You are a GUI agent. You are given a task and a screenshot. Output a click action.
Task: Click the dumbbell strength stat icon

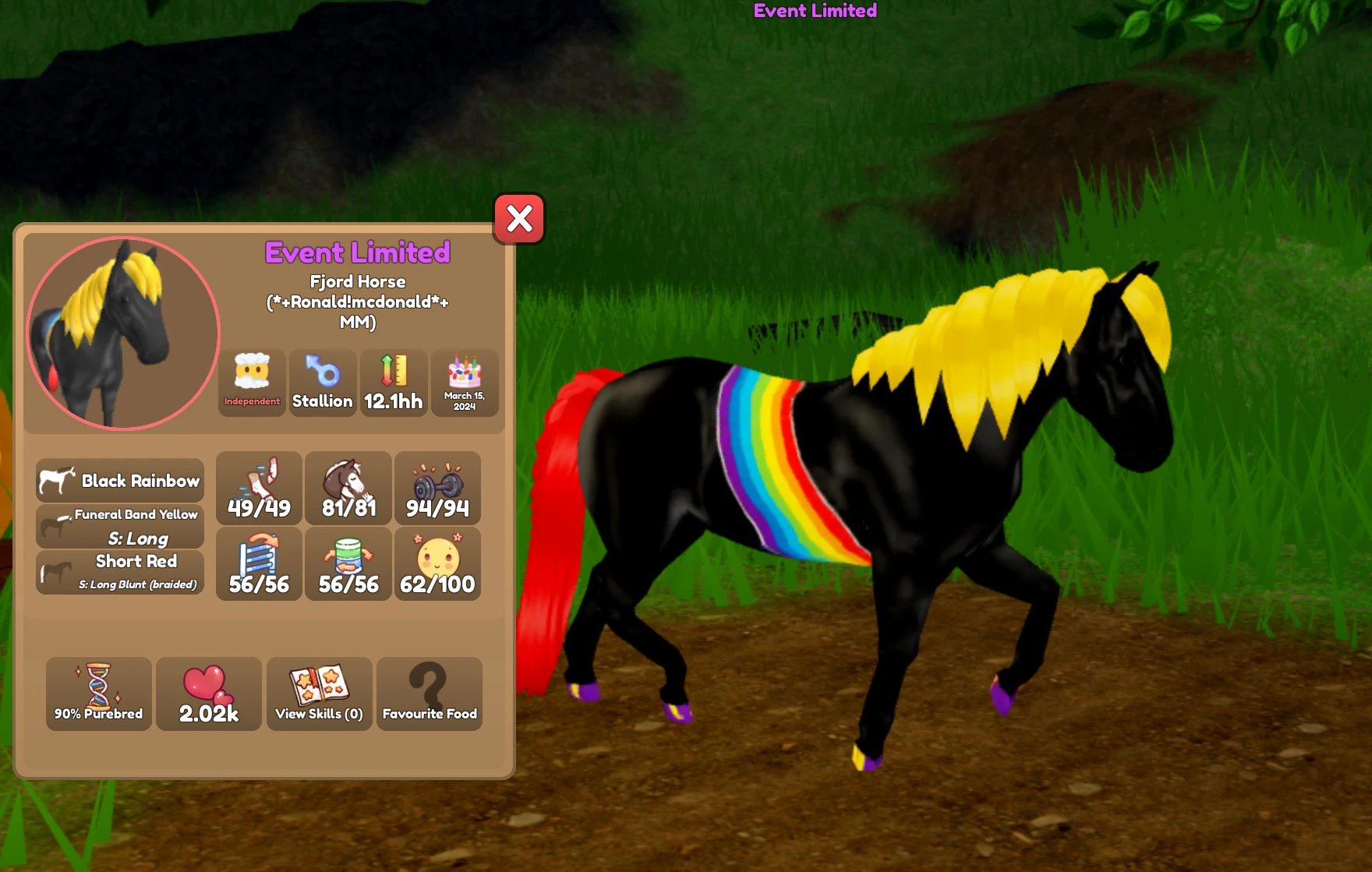[x=437, y=489]
